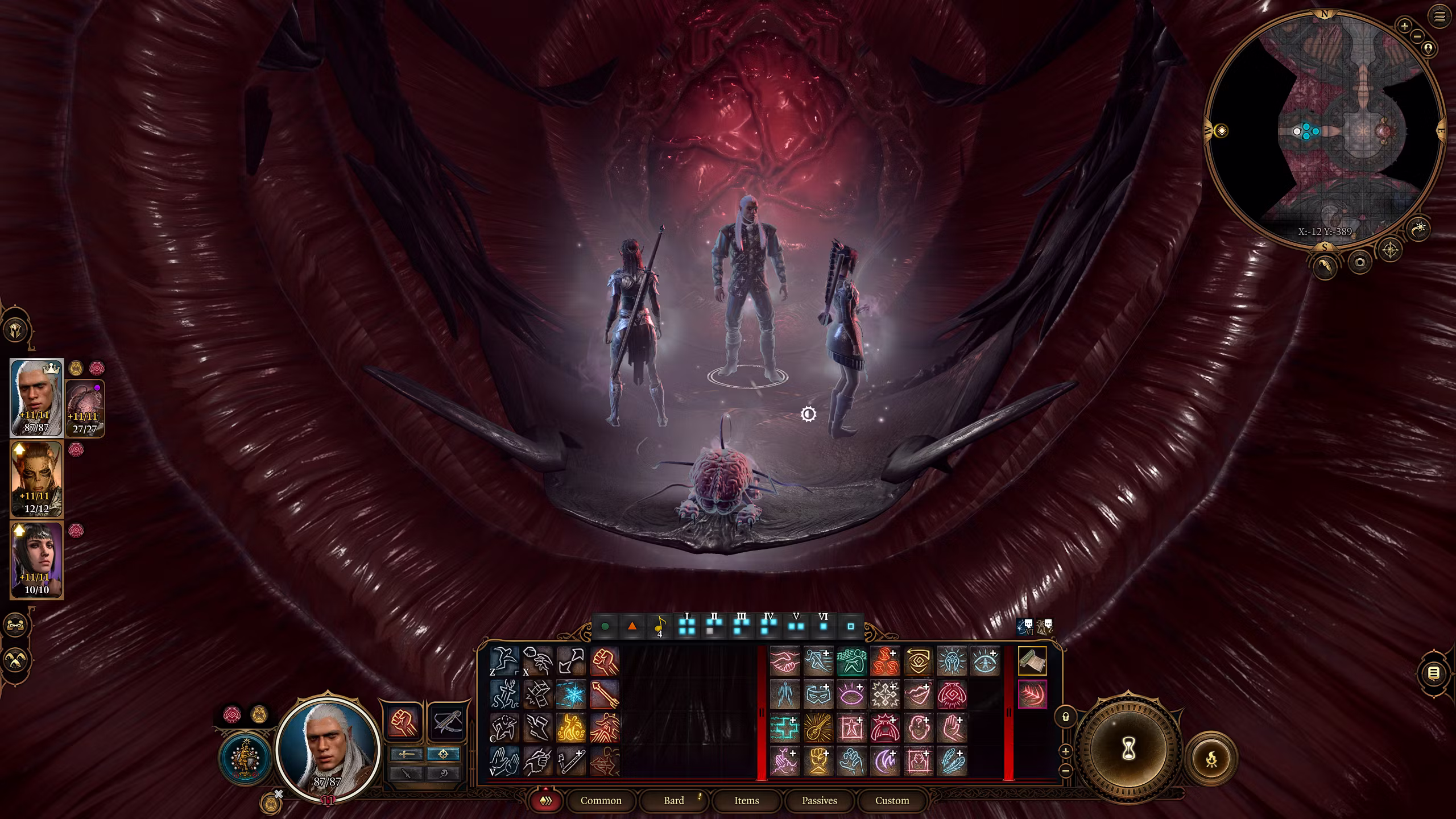Select the dark-haired companion portrait
This screenshot has width=1456, height=819.
coord(36,560)
